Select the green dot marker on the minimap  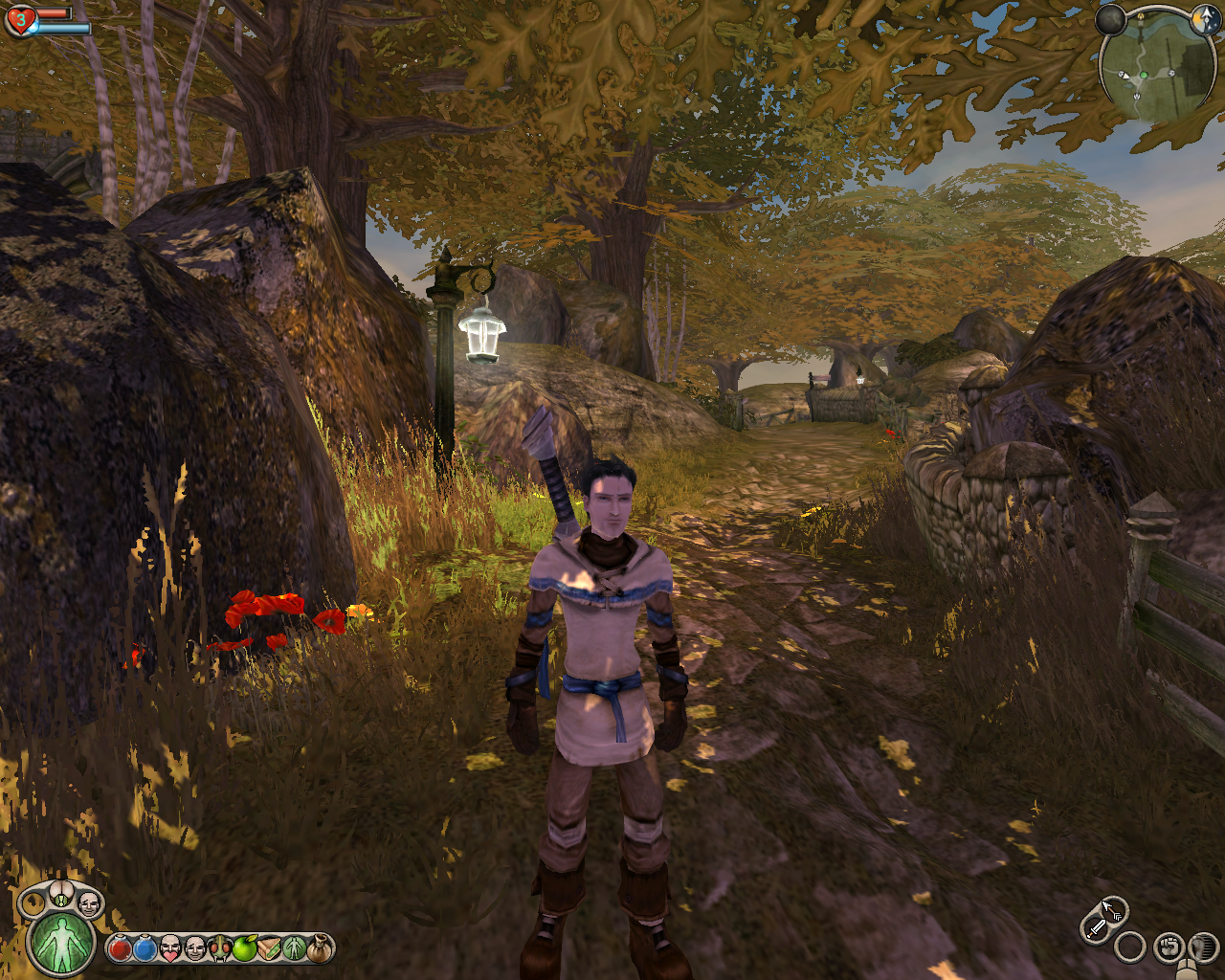coord(1143,75)
